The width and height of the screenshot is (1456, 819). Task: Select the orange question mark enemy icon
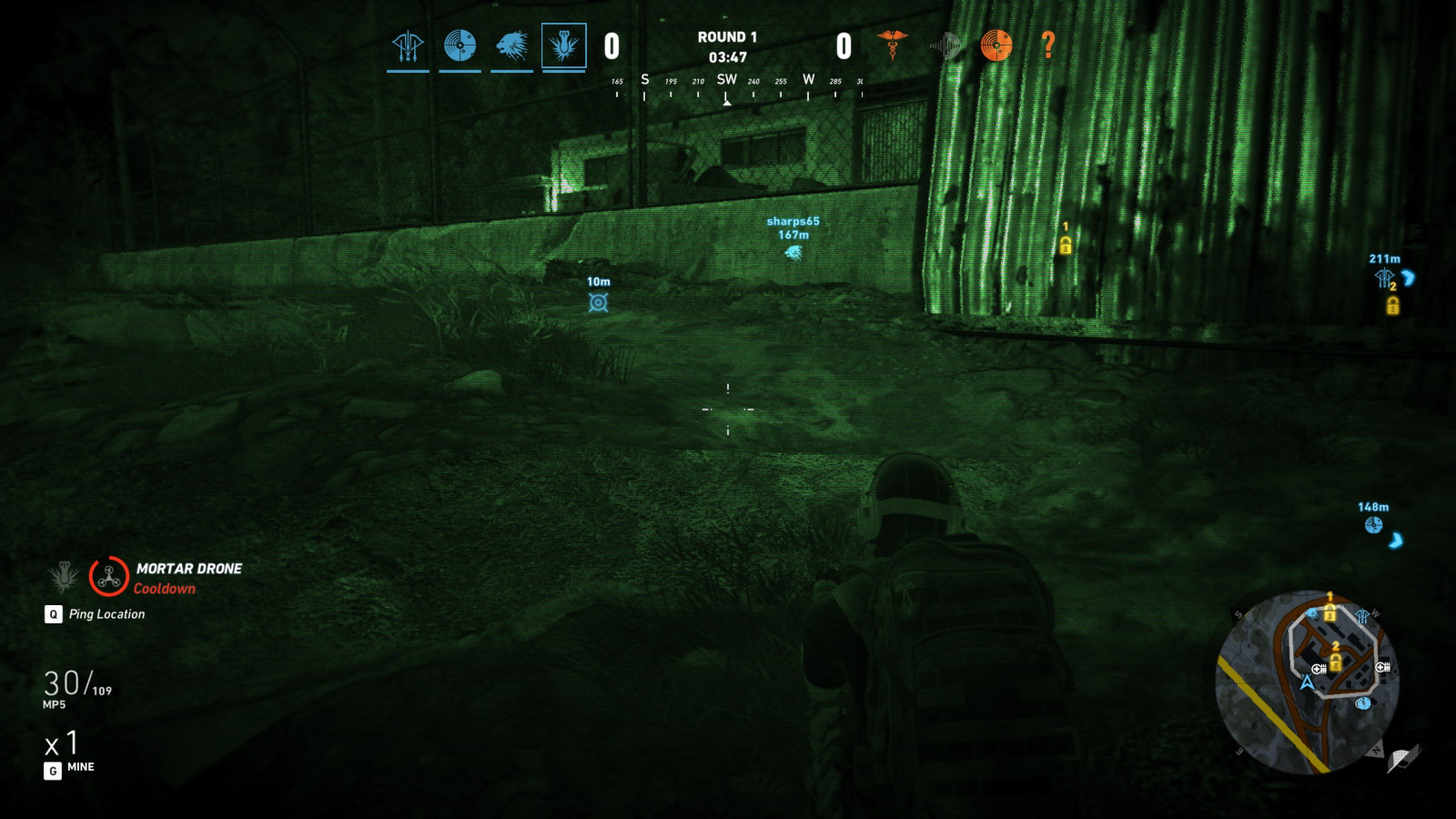(x=1048, y=45)
